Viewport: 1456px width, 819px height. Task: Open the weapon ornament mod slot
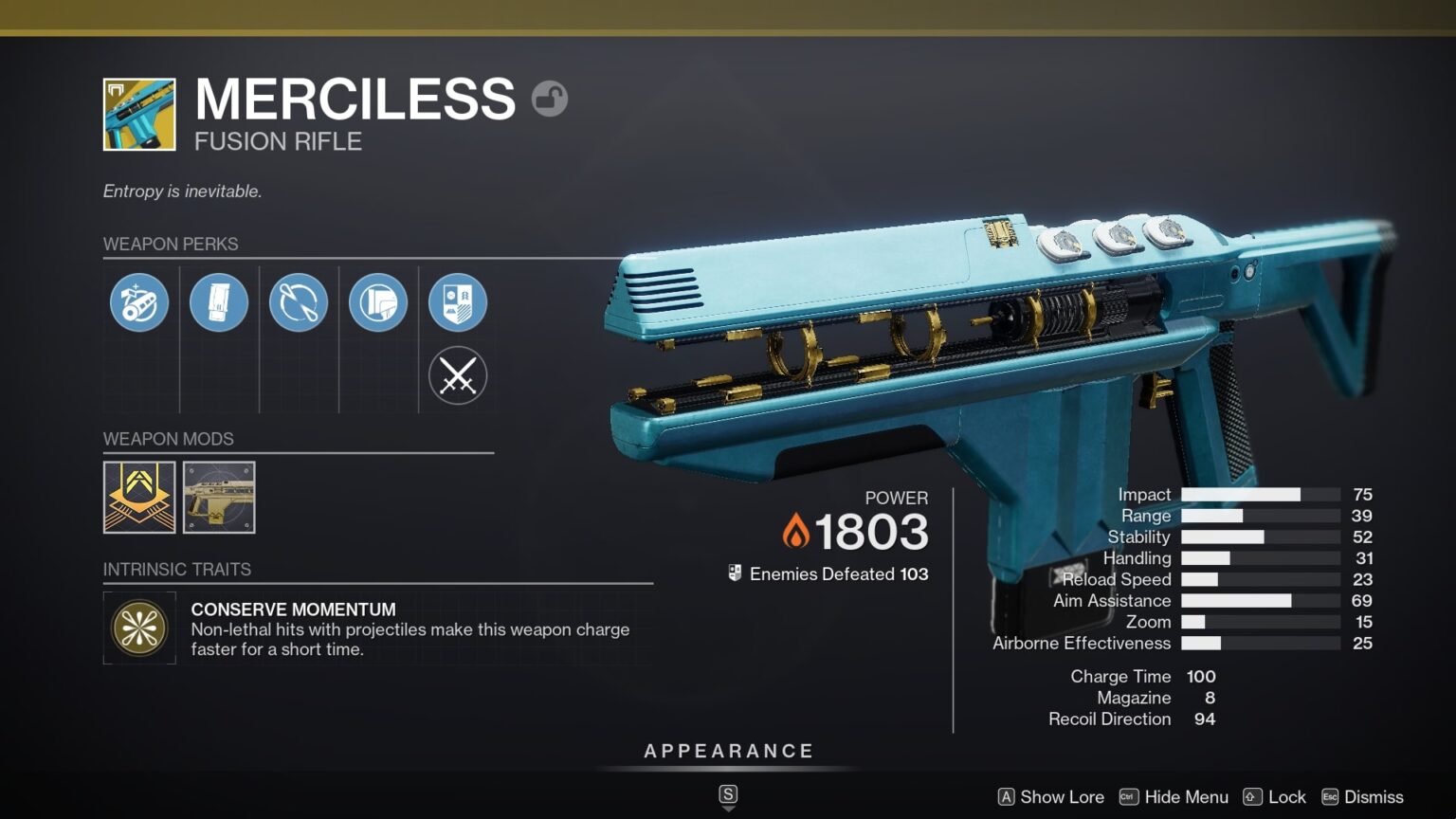click(218, 498)
